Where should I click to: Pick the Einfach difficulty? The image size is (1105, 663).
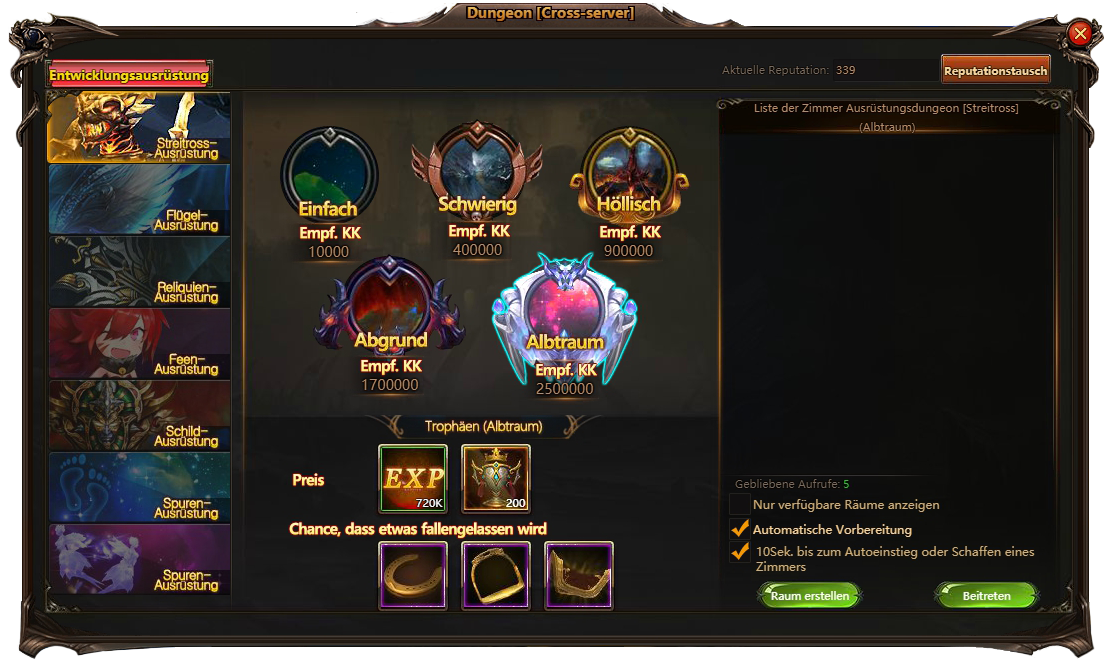pyautogui.click(x=329, y=181)
